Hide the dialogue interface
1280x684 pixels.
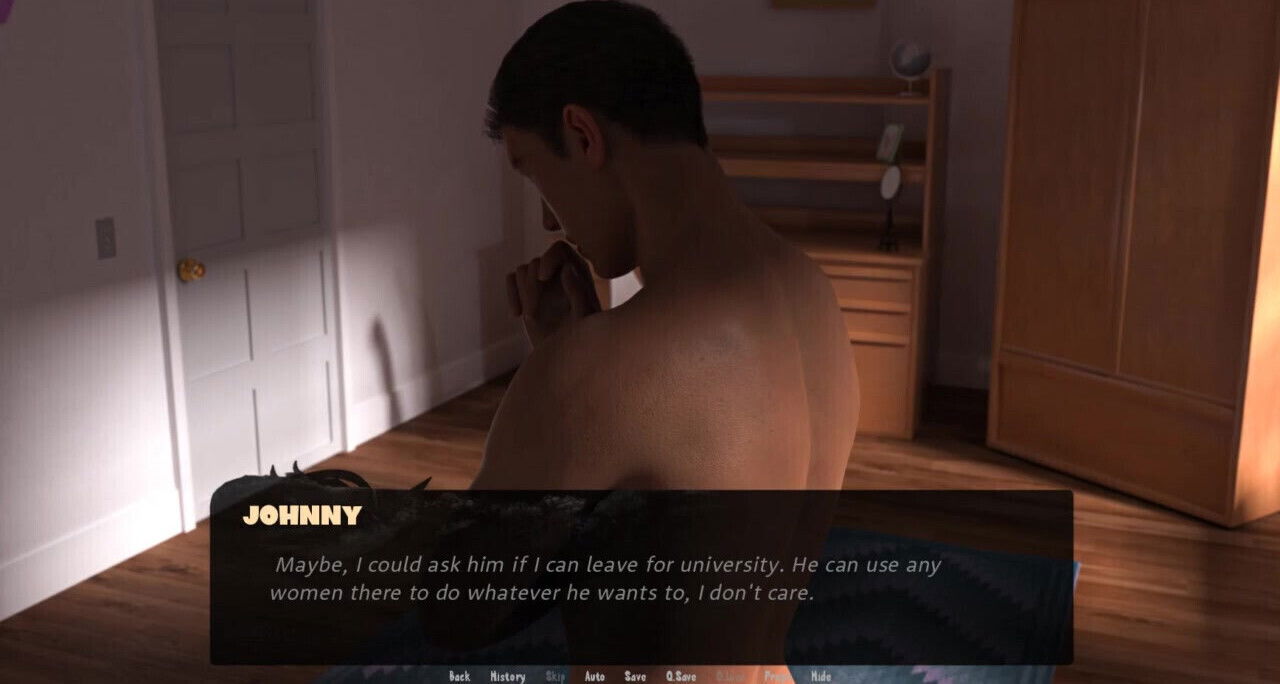coord(820,676)
